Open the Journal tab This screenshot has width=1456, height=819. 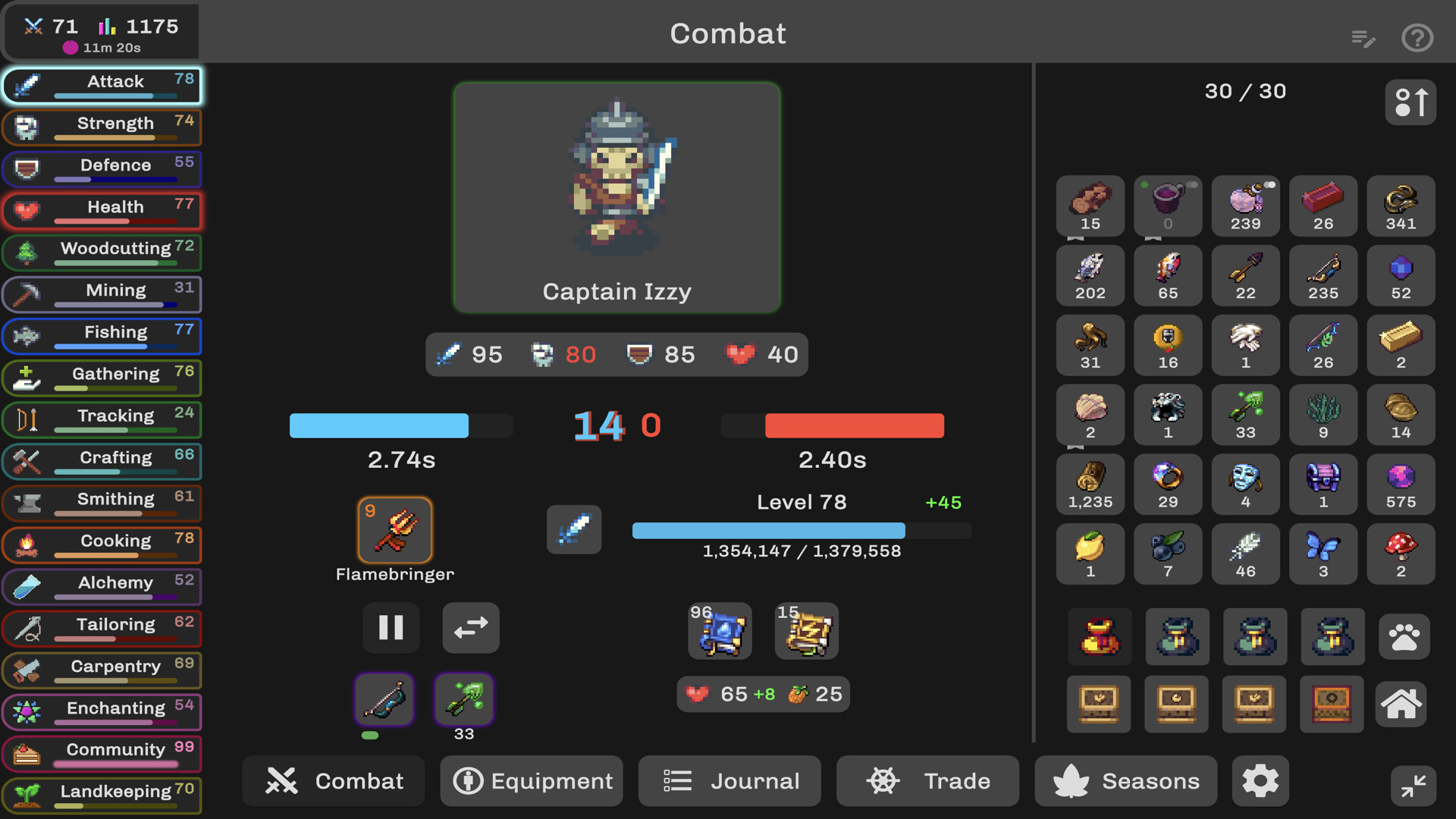(729, 781)
